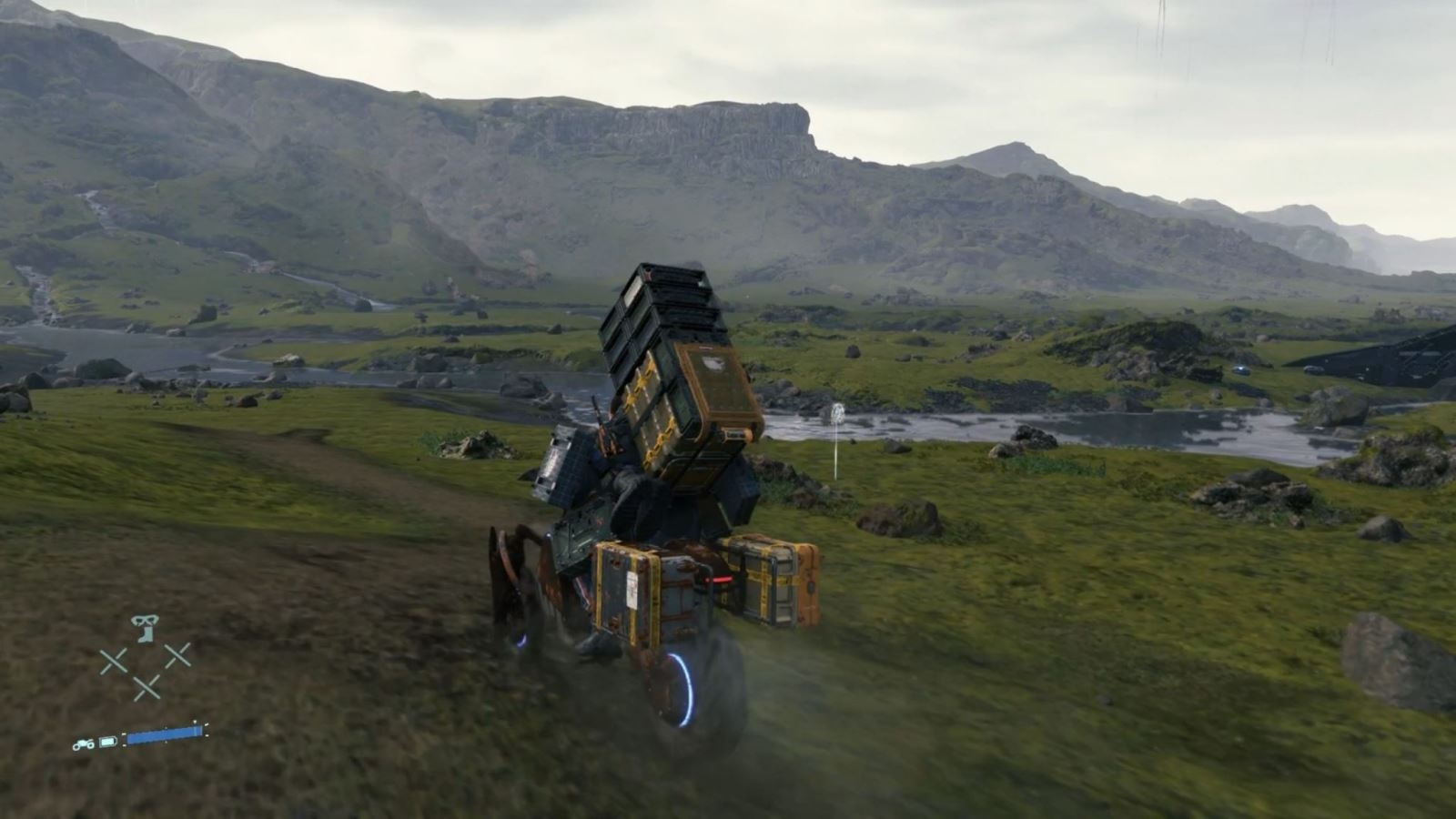Select the boots and goggles equipment icon
This screenshot has height=819, width=1456.
pos(145,628)
